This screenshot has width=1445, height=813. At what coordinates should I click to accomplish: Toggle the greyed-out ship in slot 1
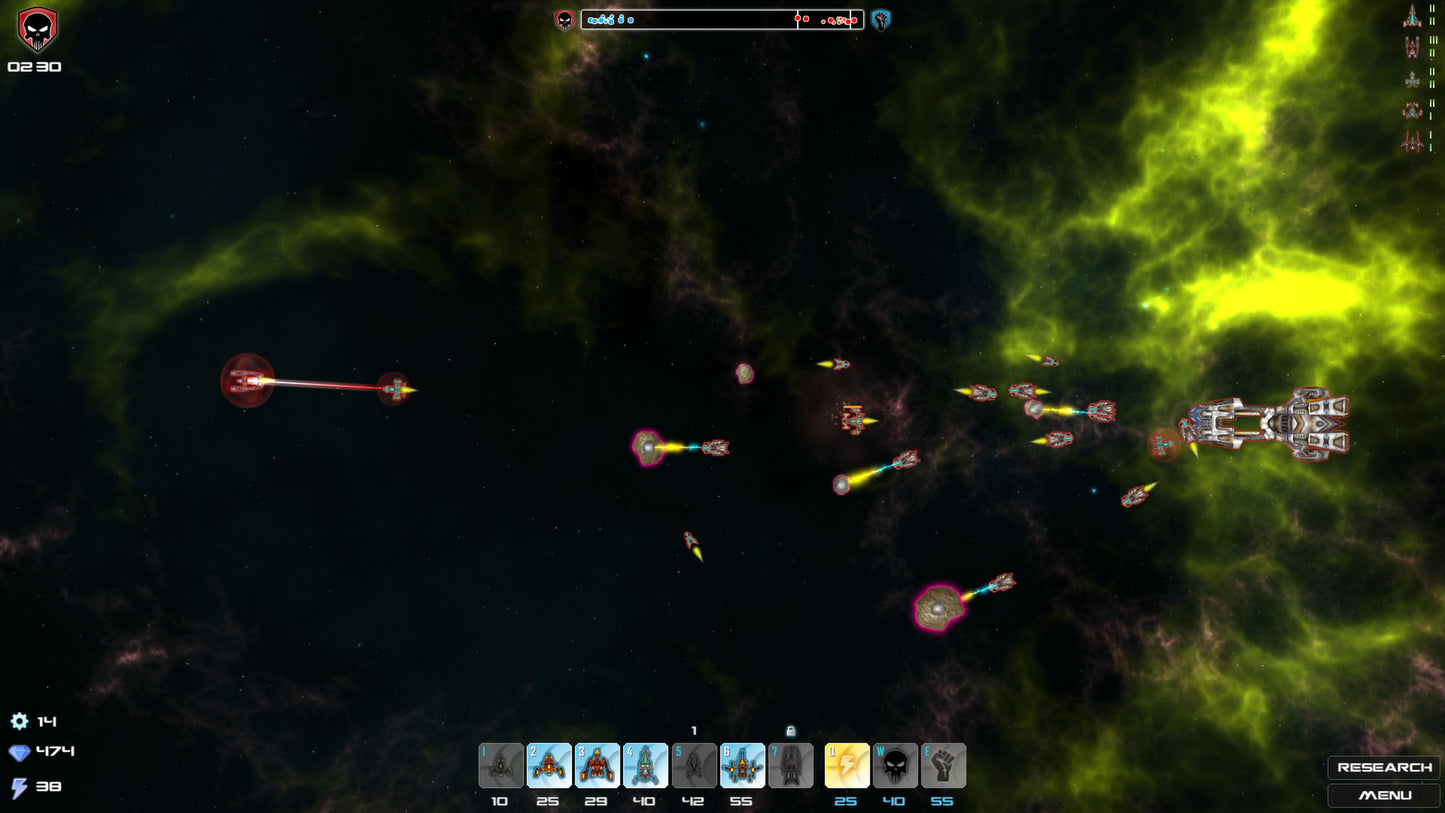pyautogui.click(x=500, y=765)
